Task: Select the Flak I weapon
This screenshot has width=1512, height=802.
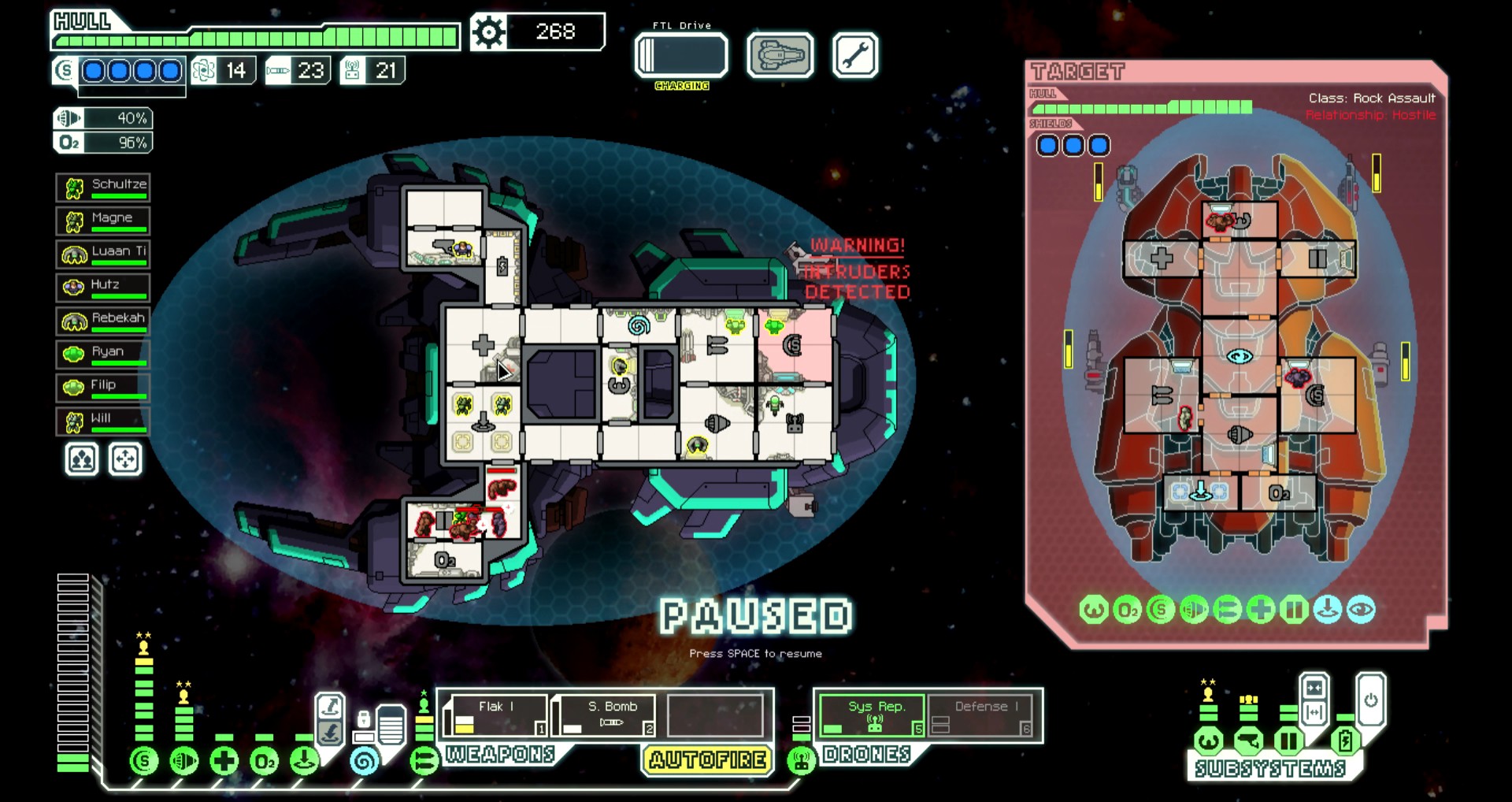Action: [x=495, y=715]
